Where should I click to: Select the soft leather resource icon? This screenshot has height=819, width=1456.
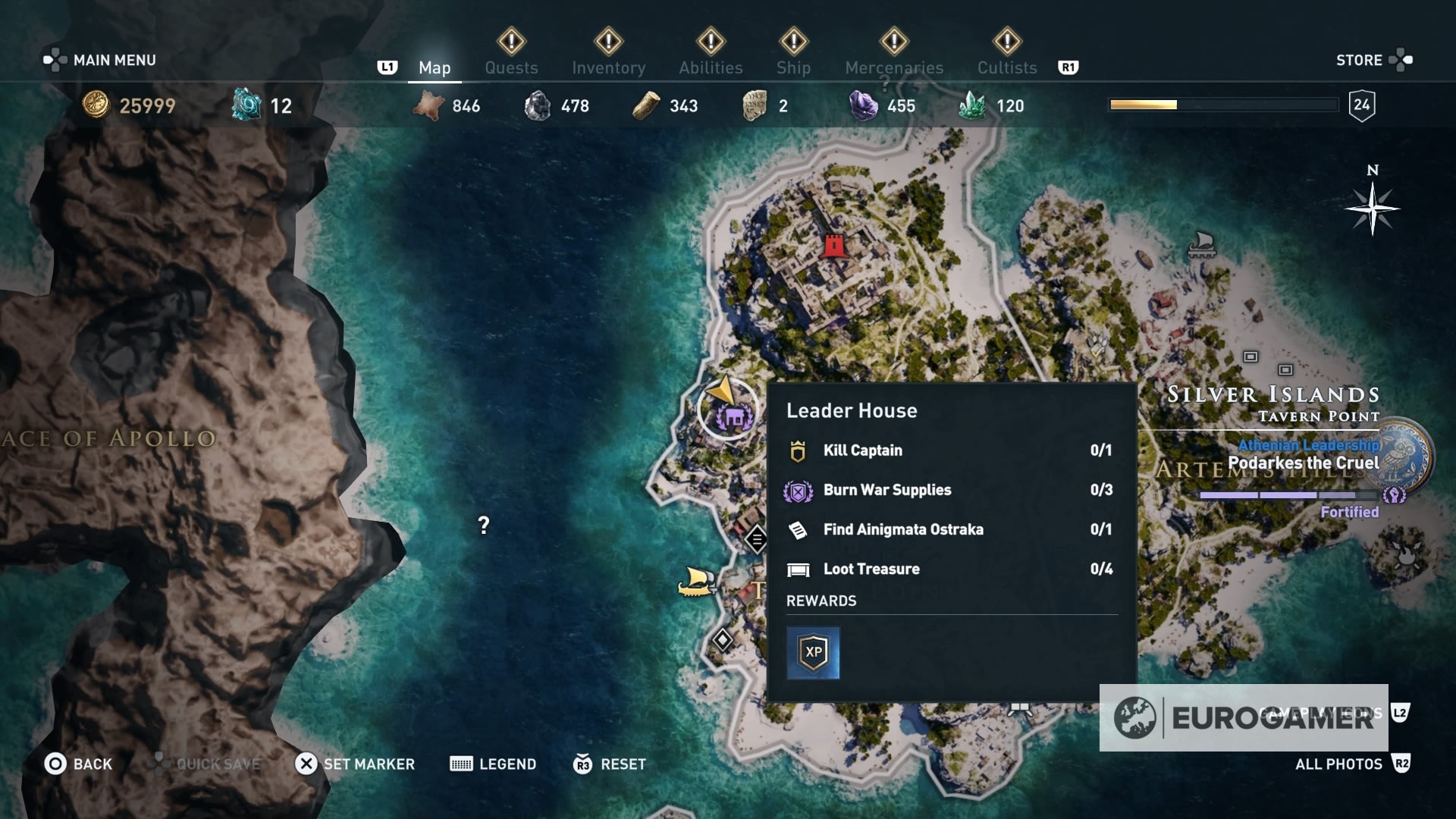click(427, 105)
